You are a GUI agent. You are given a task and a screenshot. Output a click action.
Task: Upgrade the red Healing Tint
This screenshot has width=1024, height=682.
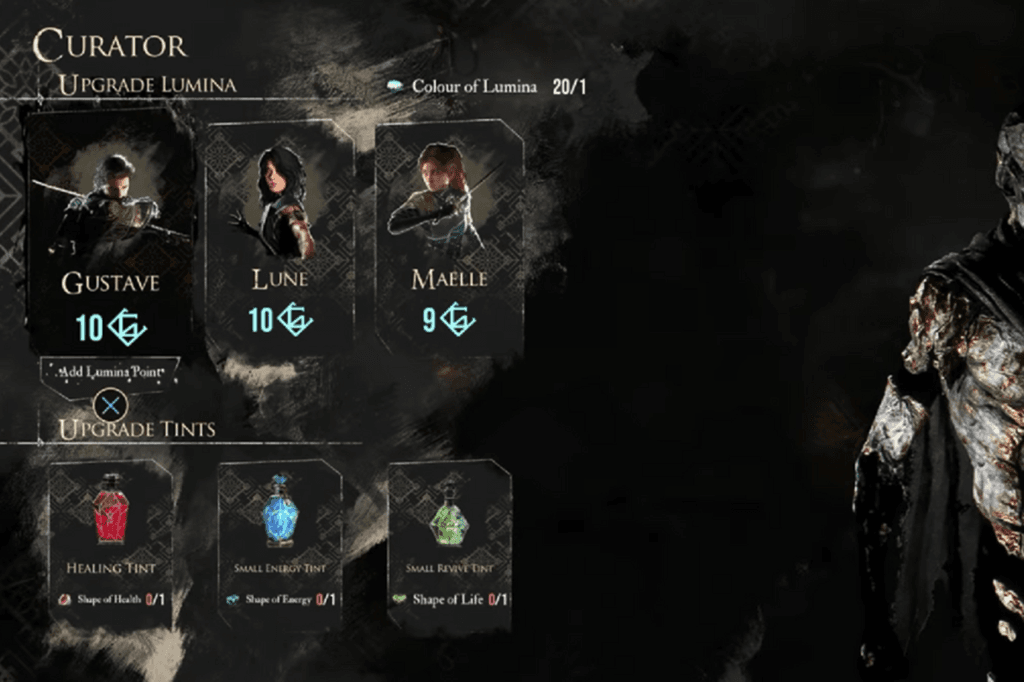pos(110,540)
